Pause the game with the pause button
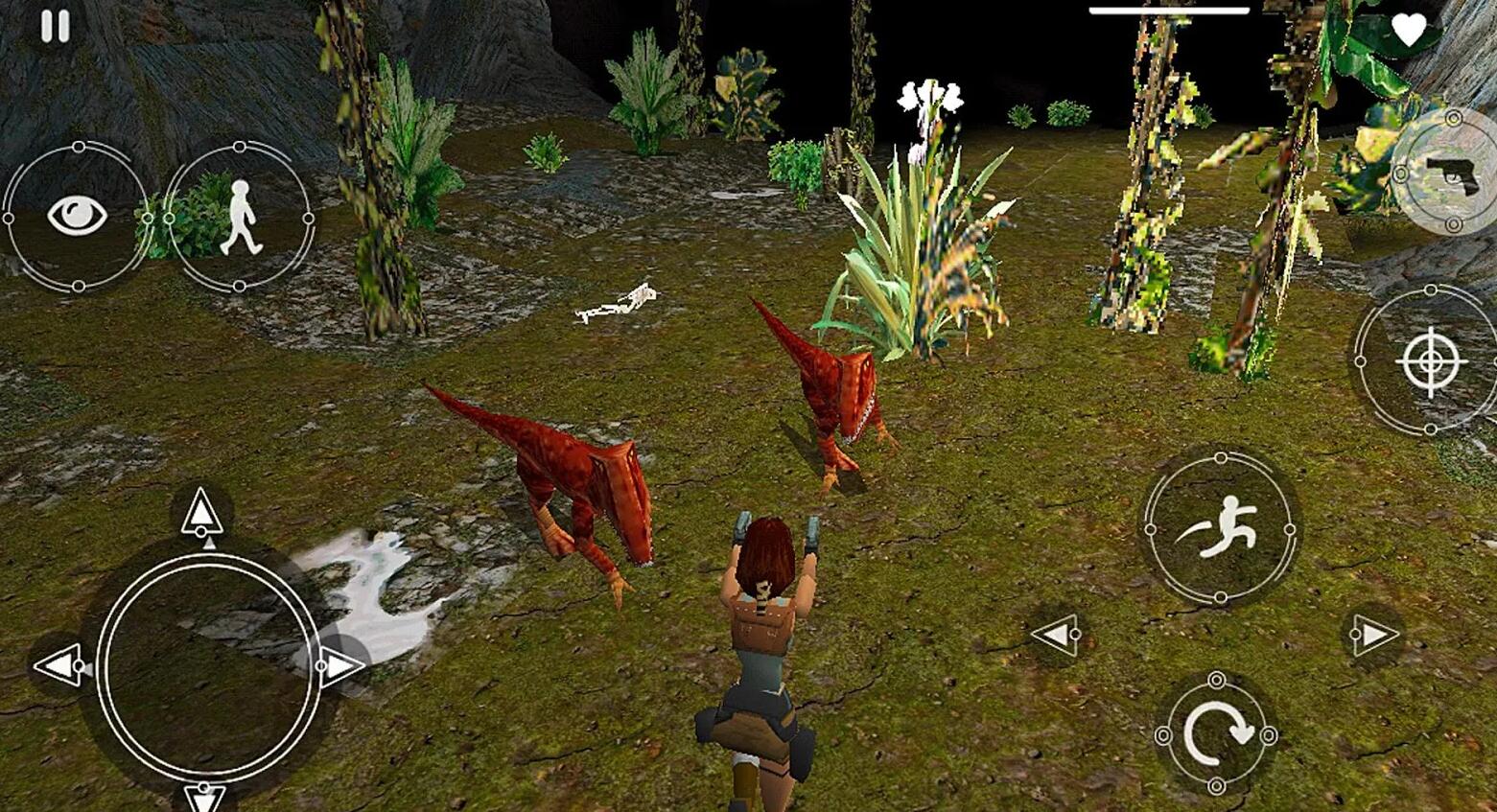 [55, 27]
